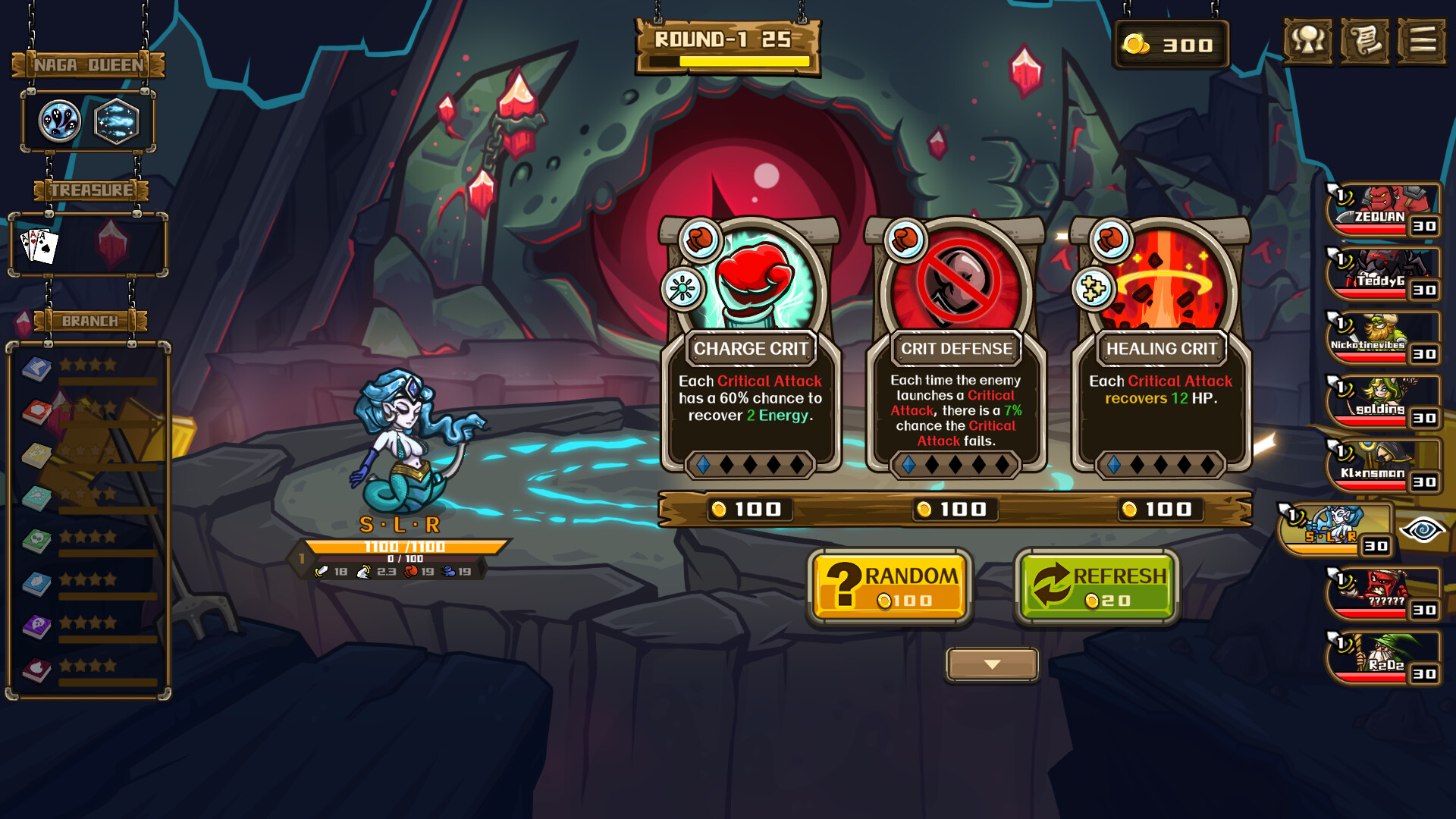Collapse the card shop with the down arrow
The image size is (1456, 819).
[x=992, y=664]
